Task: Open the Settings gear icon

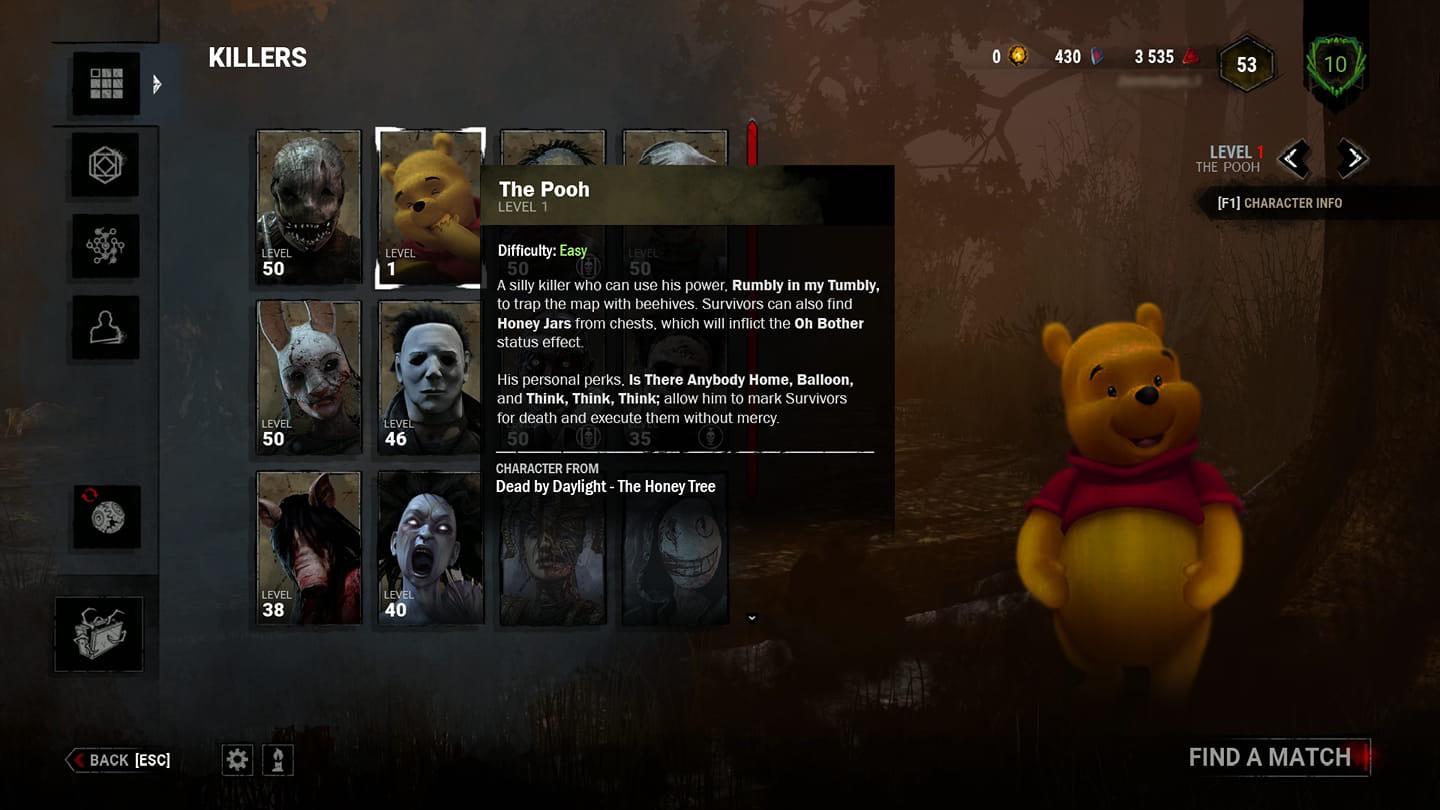Action: [237, 759]
